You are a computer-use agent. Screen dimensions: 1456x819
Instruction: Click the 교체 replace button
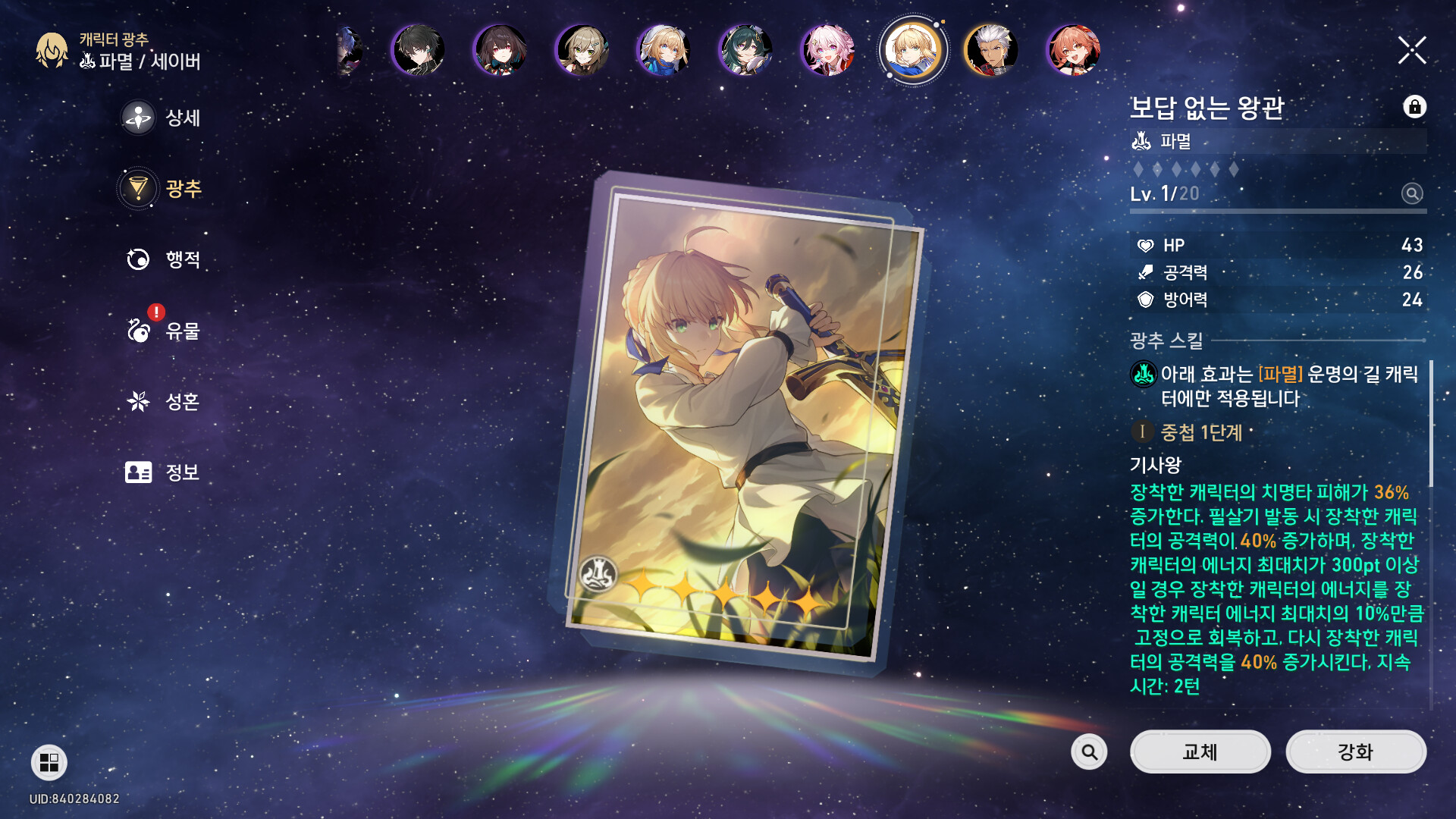(x=1200, y=752)
